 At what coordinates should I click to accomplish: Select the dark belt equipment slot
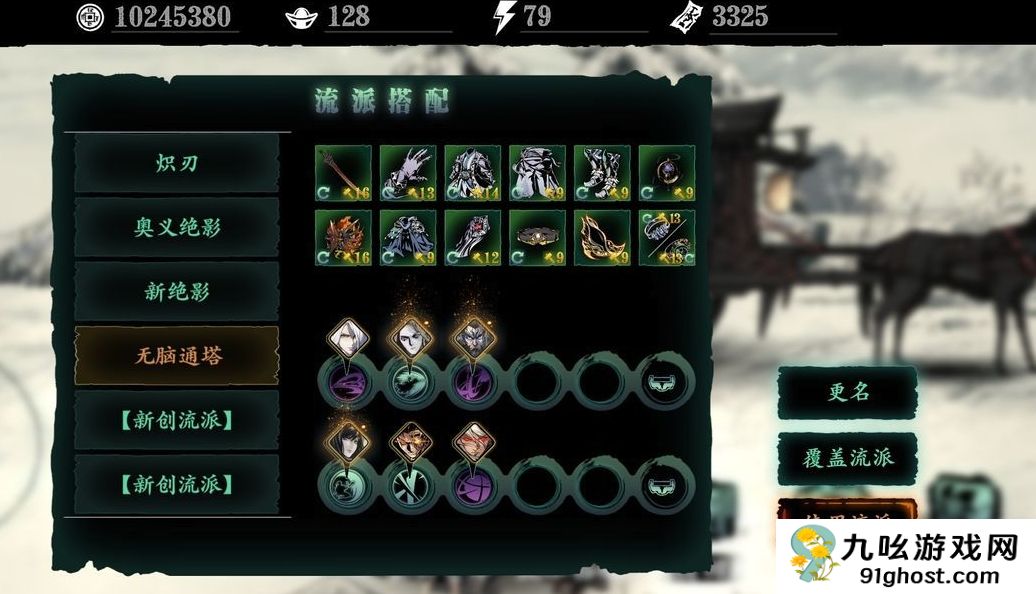coord(537,238)
